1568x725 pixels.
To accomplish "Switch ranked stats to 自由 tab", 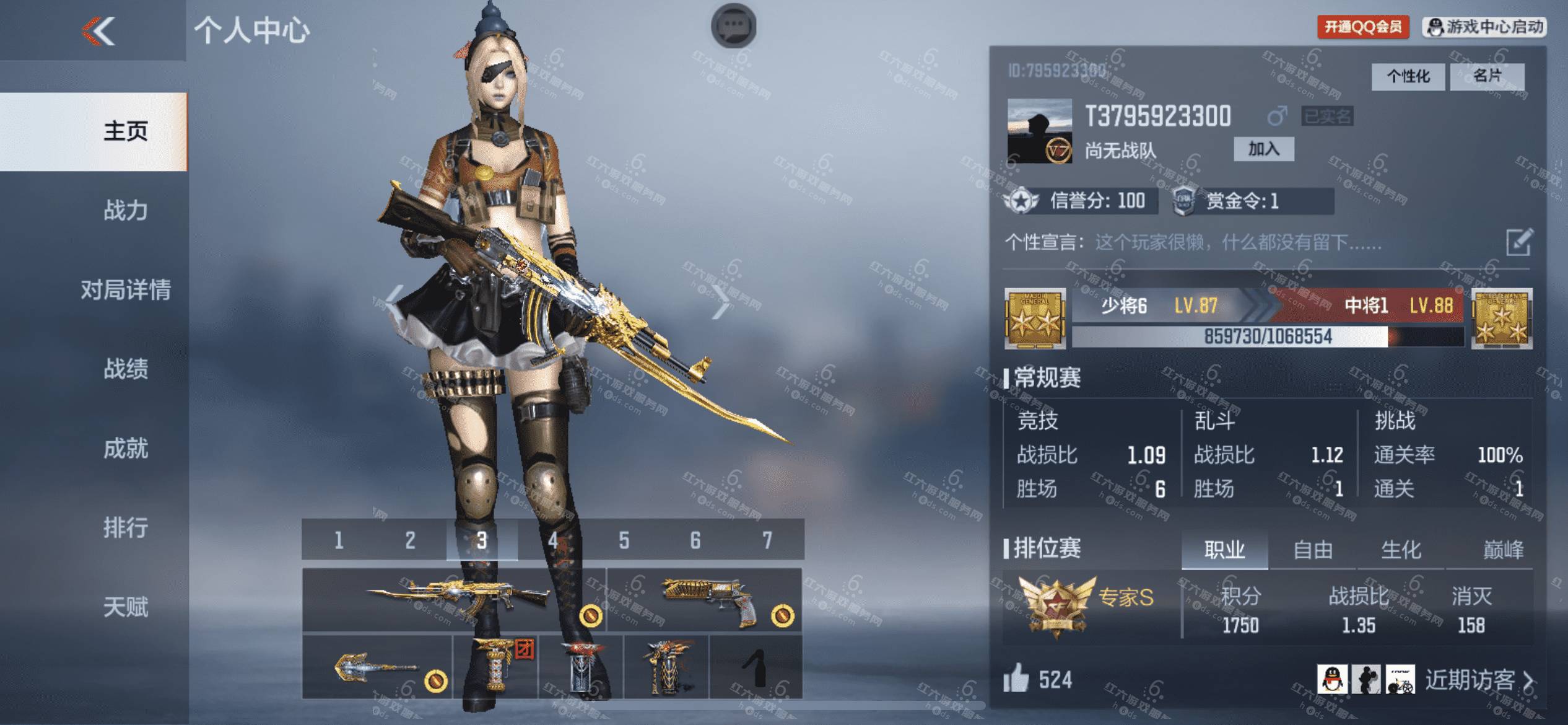I will click(1312, 550).
